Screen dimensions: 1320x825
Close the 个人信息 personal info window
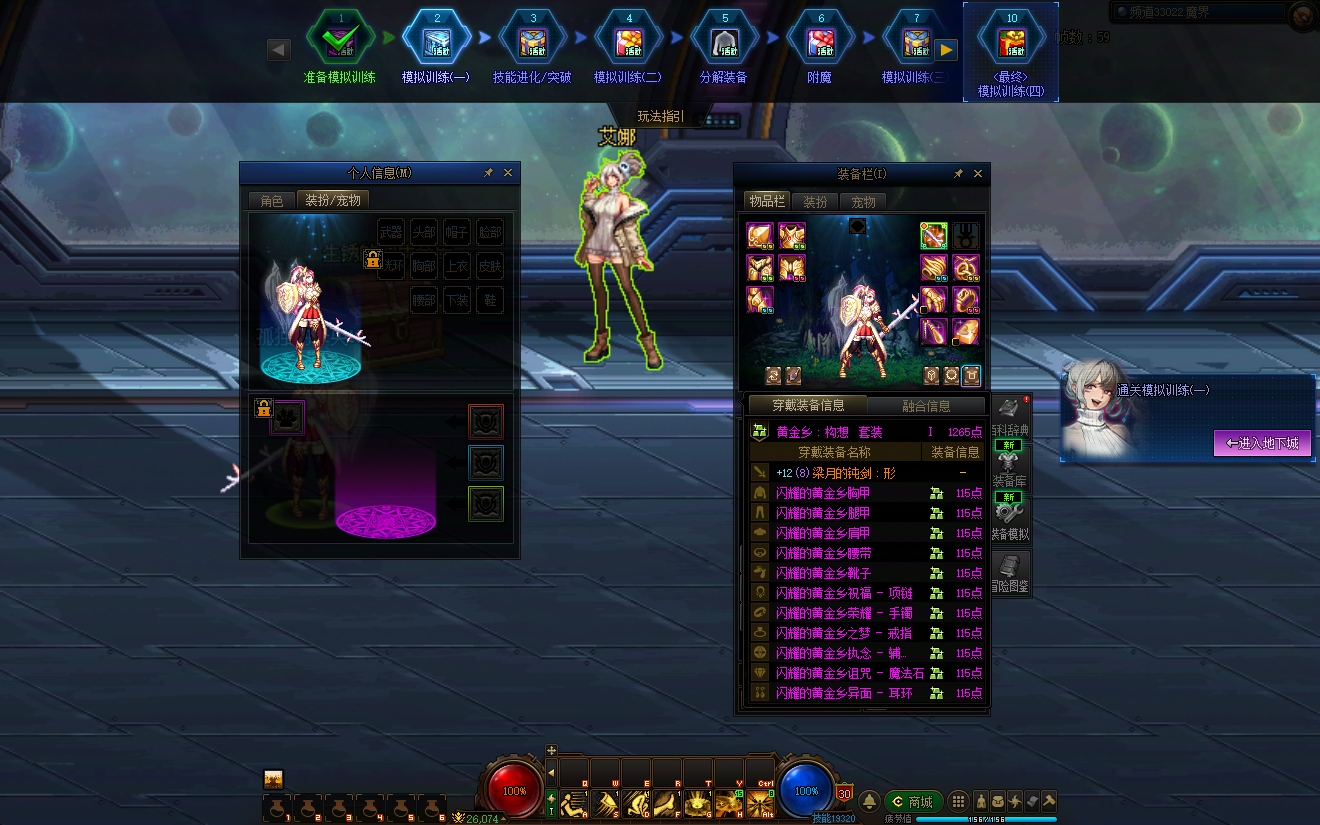coord(508,173)
